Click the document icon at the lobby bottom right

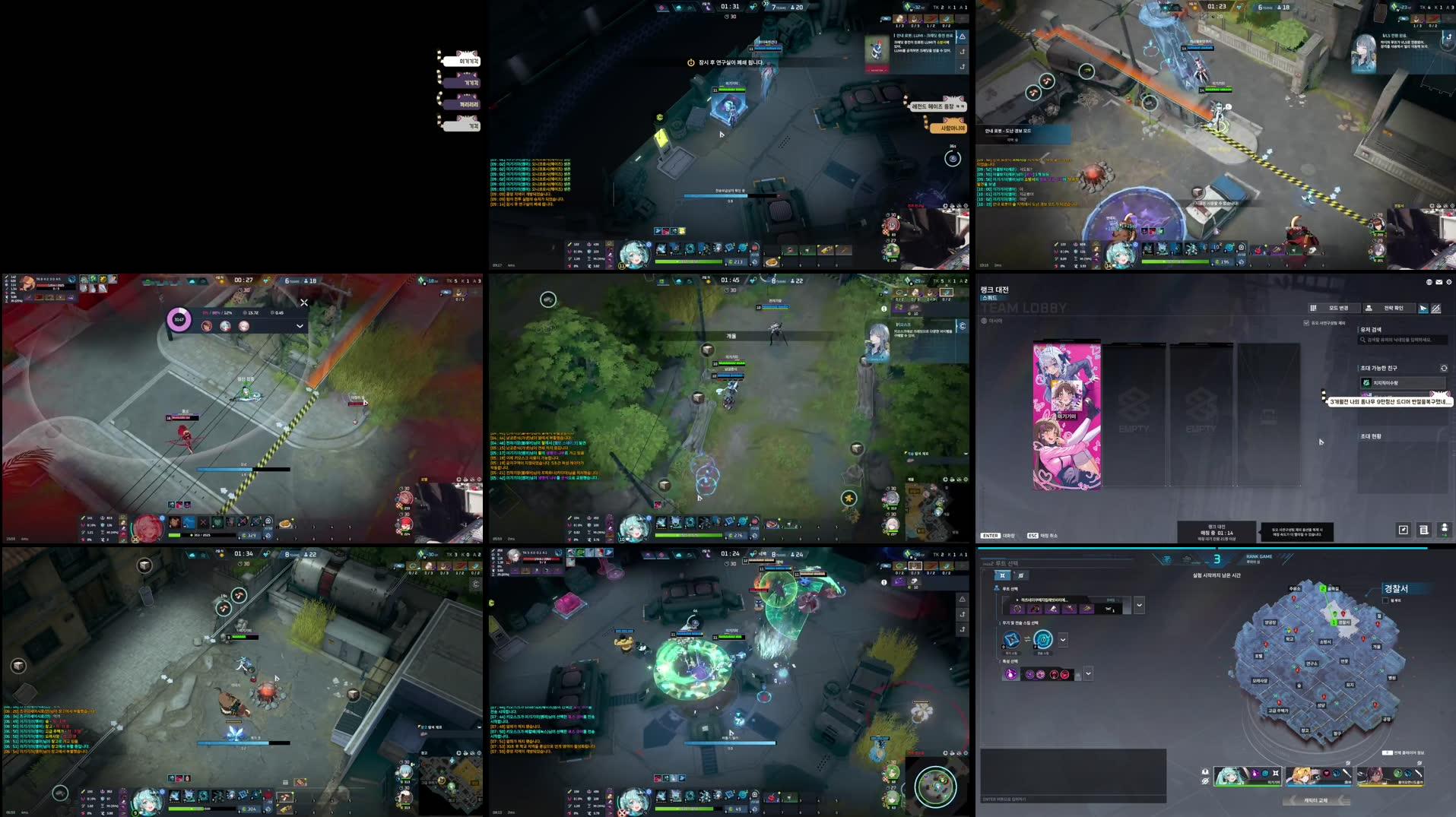click(x=1424, y=530)
